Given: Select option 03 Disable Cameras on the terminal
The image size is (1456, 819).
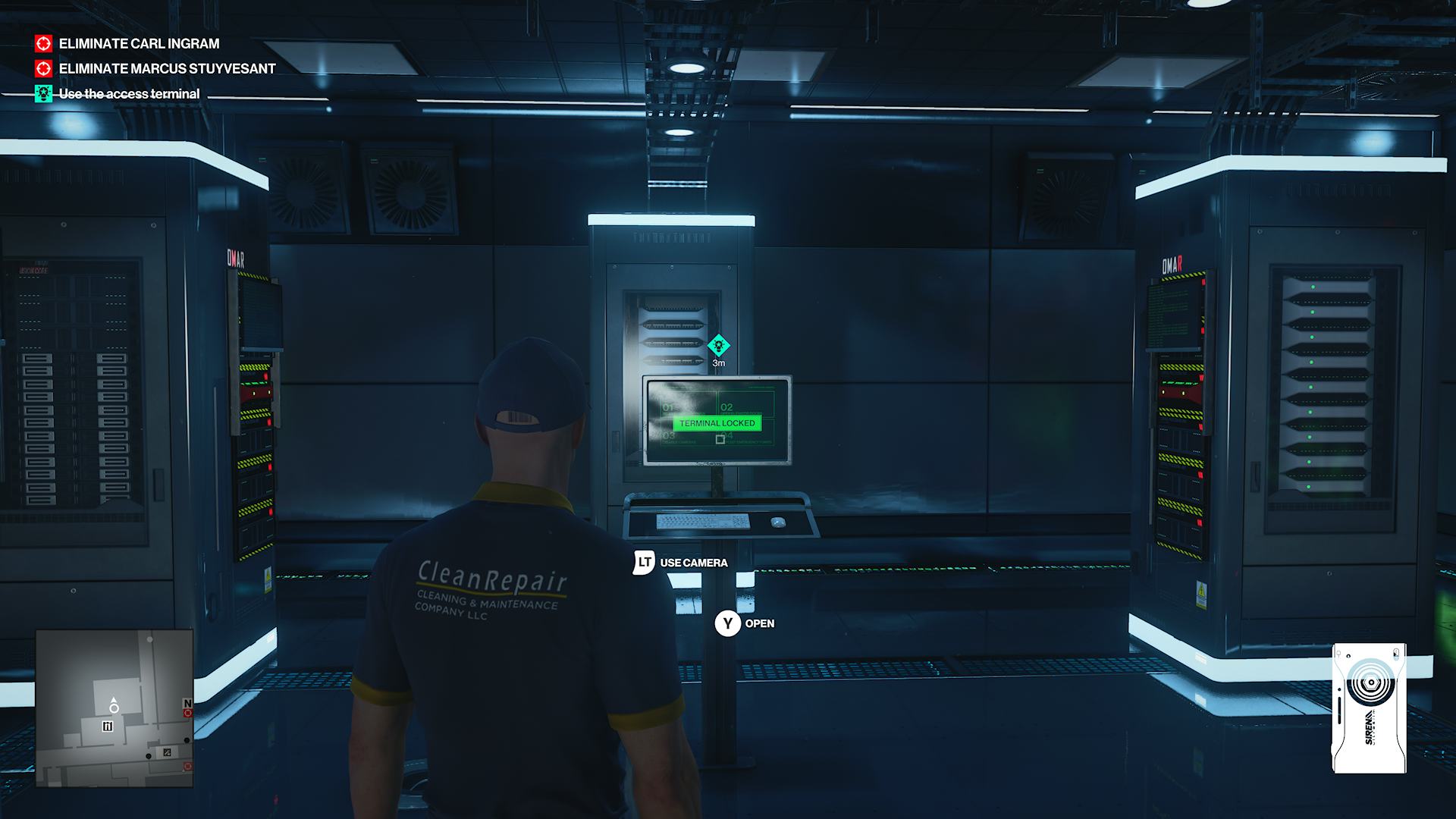Looking at the screenshot, I should coord(668,437).
